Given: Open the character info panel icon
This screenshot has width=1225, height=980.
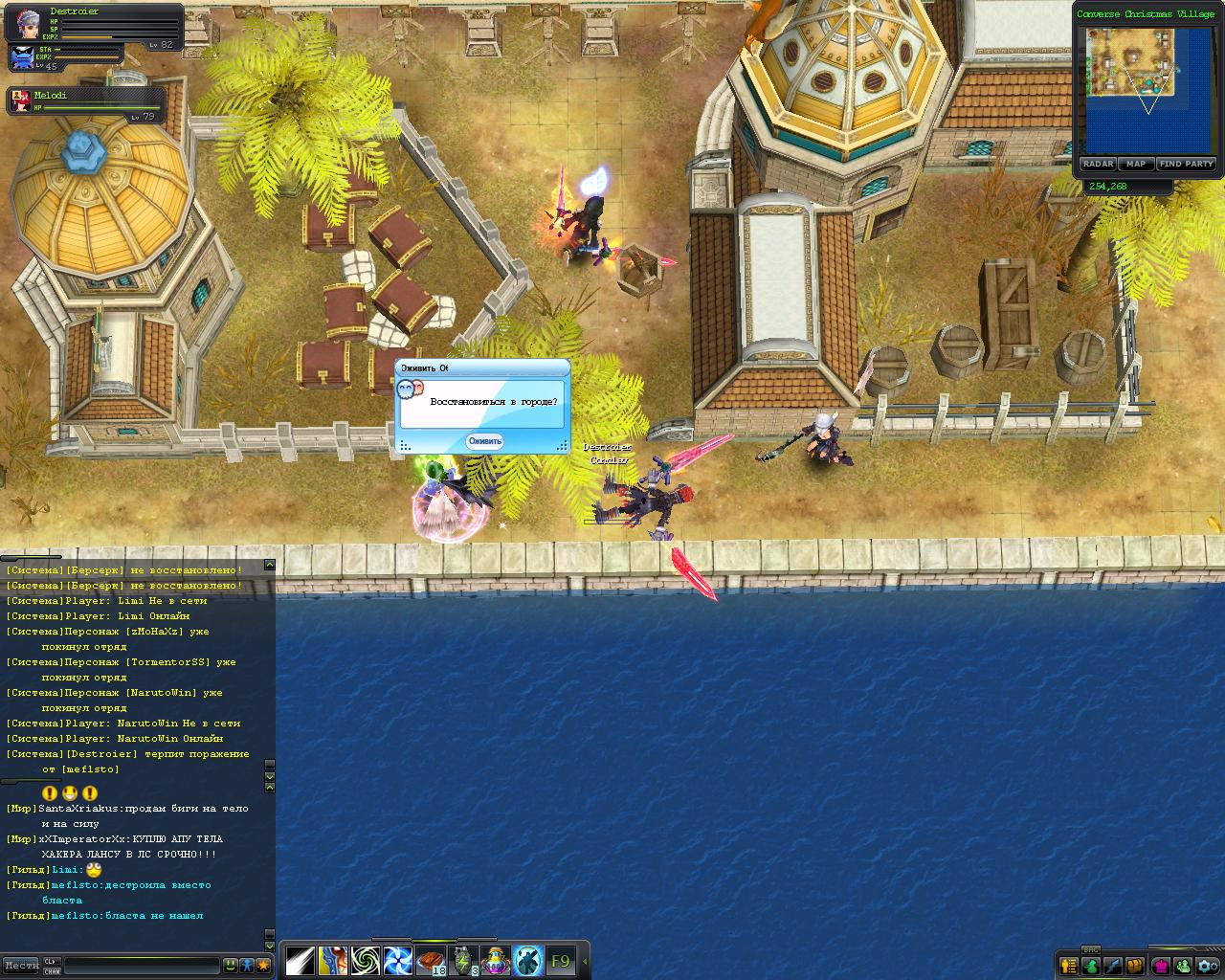Looking at the screenshot, I should [x=1068, y=965].
